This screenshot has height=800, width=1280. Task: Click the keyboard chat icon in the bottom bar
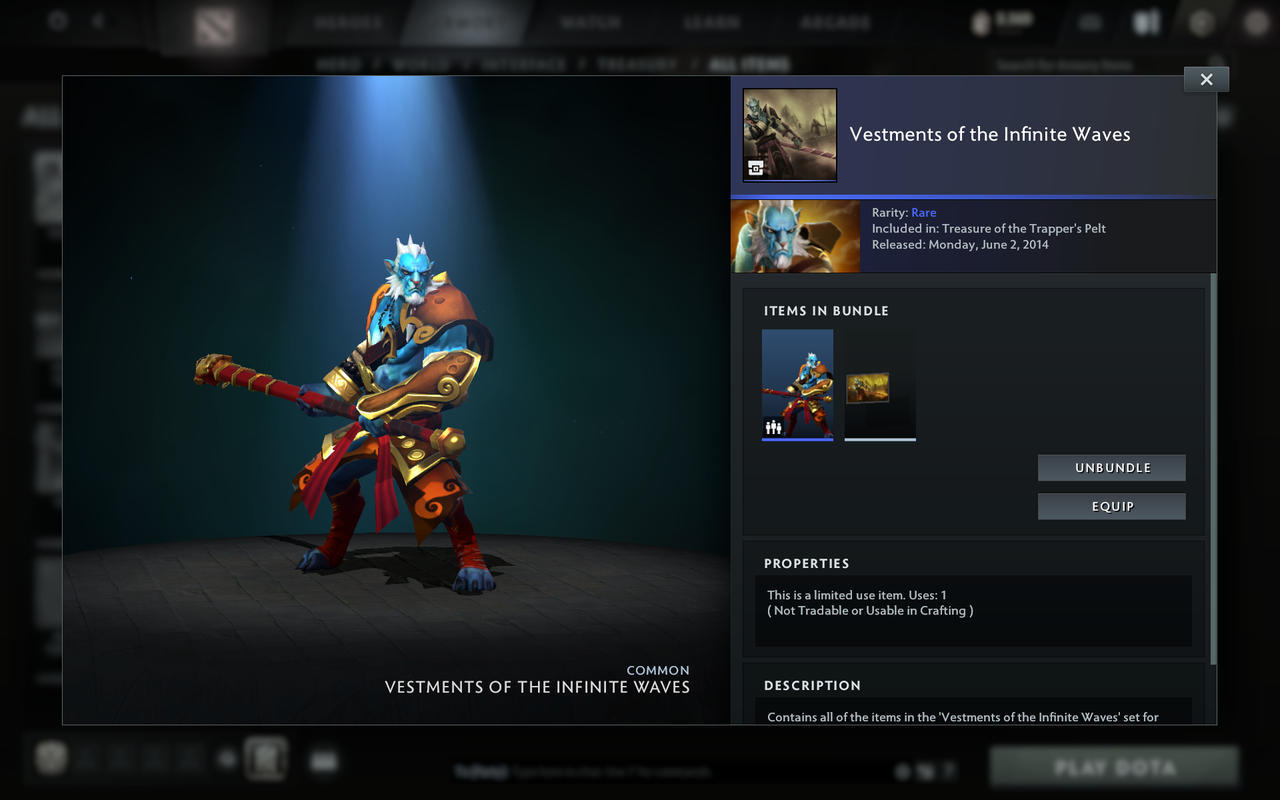coord(322,760)
